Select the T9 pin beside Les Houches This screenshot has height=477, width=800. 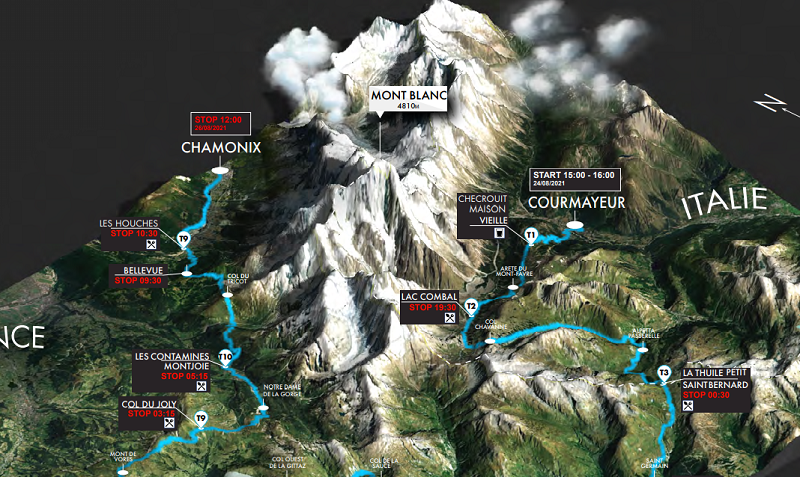(x=183, y=238)
